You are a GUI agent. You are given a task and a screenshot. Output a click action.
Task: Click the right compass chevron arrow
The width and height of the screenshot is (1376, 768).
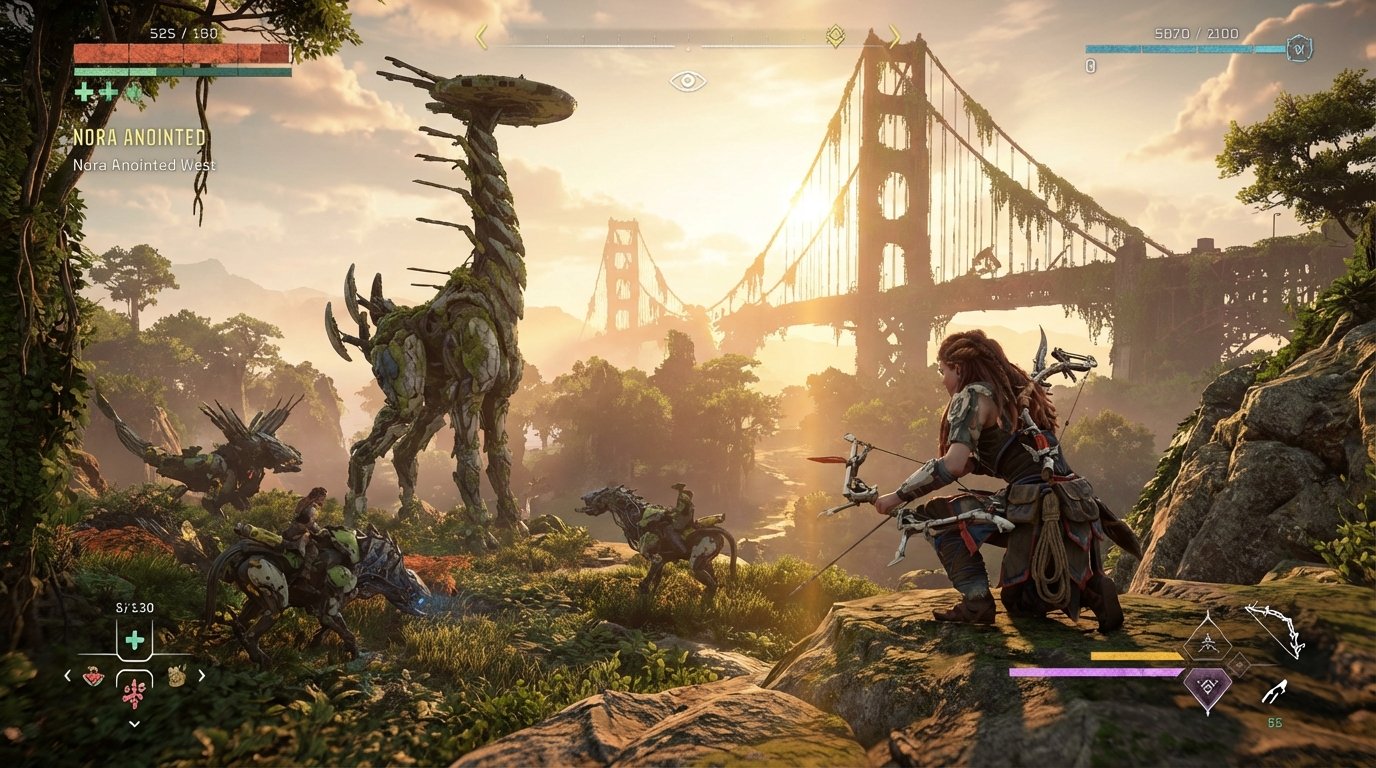896,38
